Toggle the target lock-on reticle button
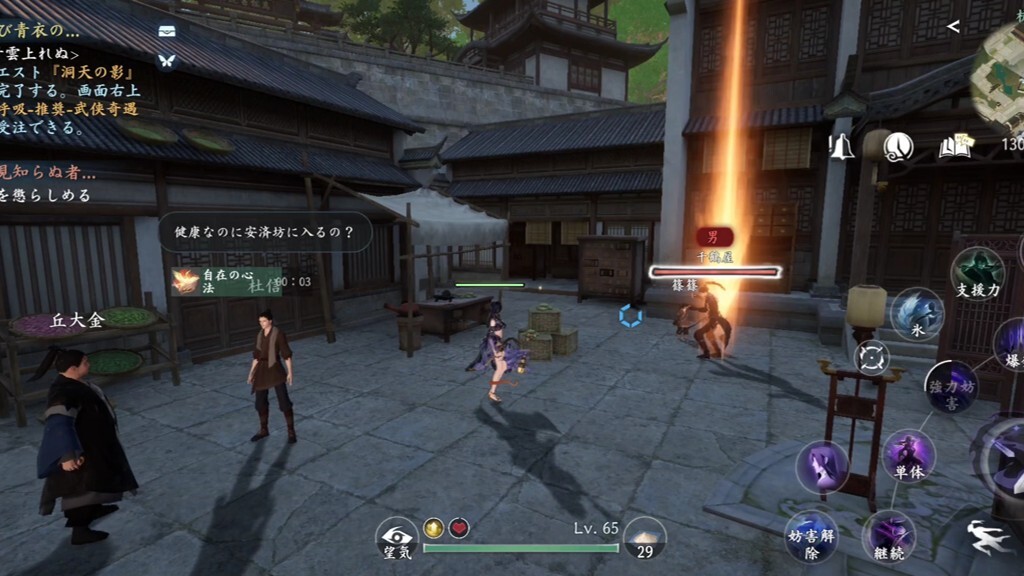 coord(872,357)
